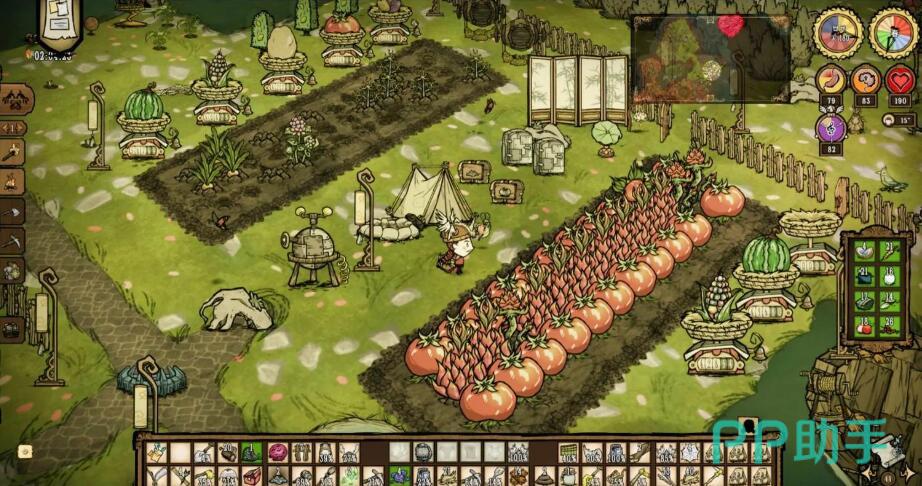Select the pickaxe crafting category
The width and height of the screenshot is (922, 486).
pos(13,241)
